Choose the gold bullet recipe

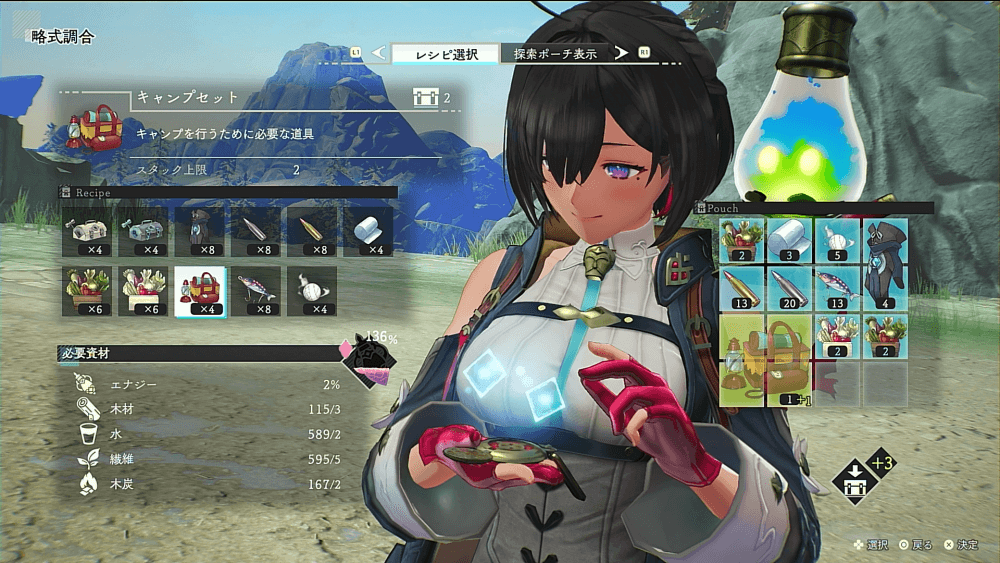point(312,231)
